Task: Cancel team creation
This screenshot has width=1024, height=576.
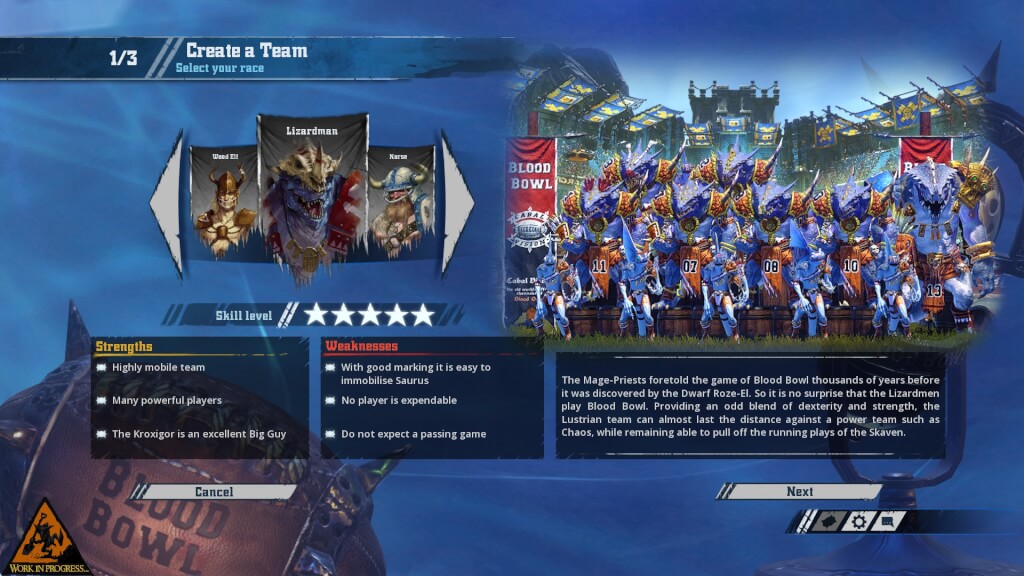Action: pos(214,492)
